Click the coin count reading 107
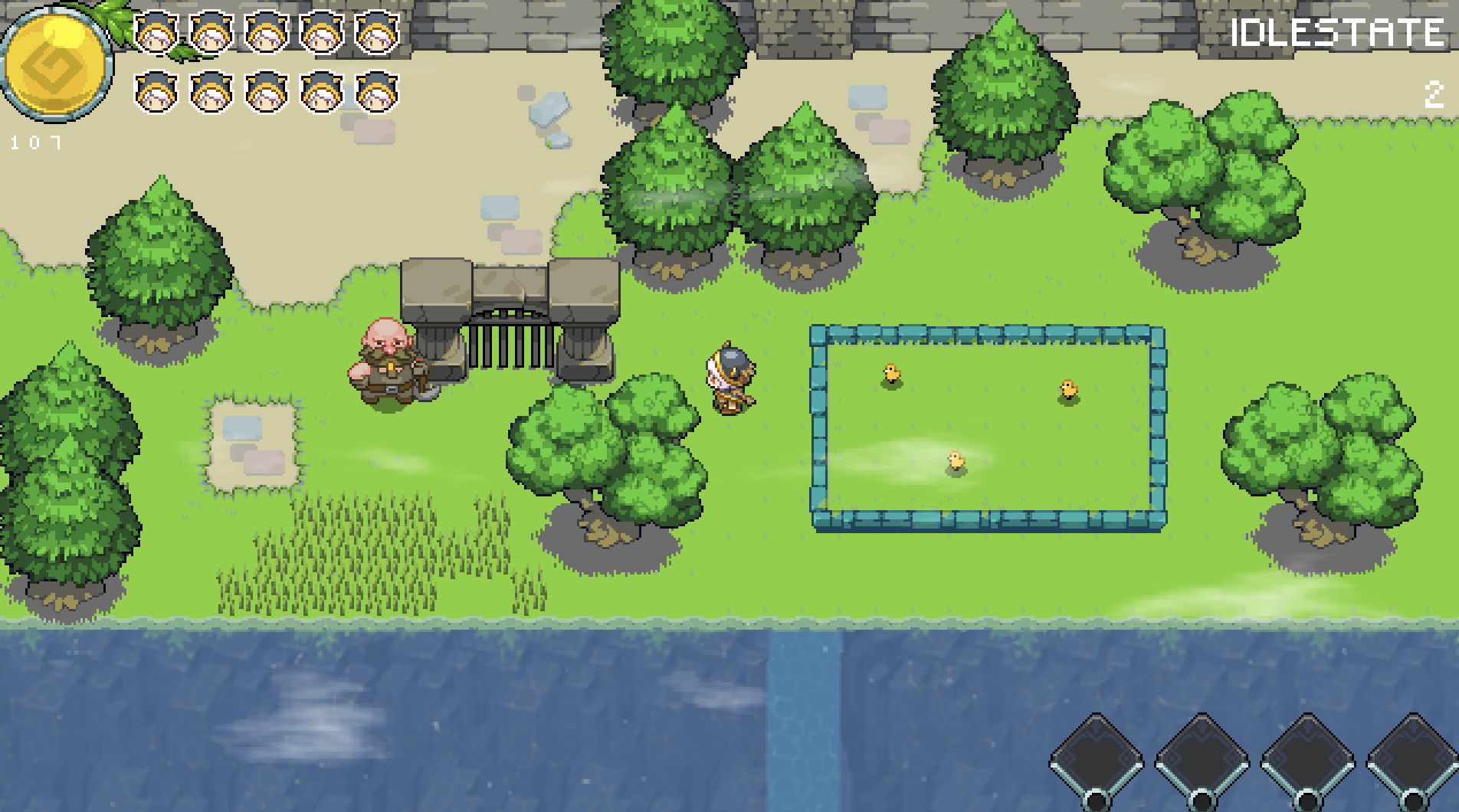The image size is (1459, 812). 36,140
